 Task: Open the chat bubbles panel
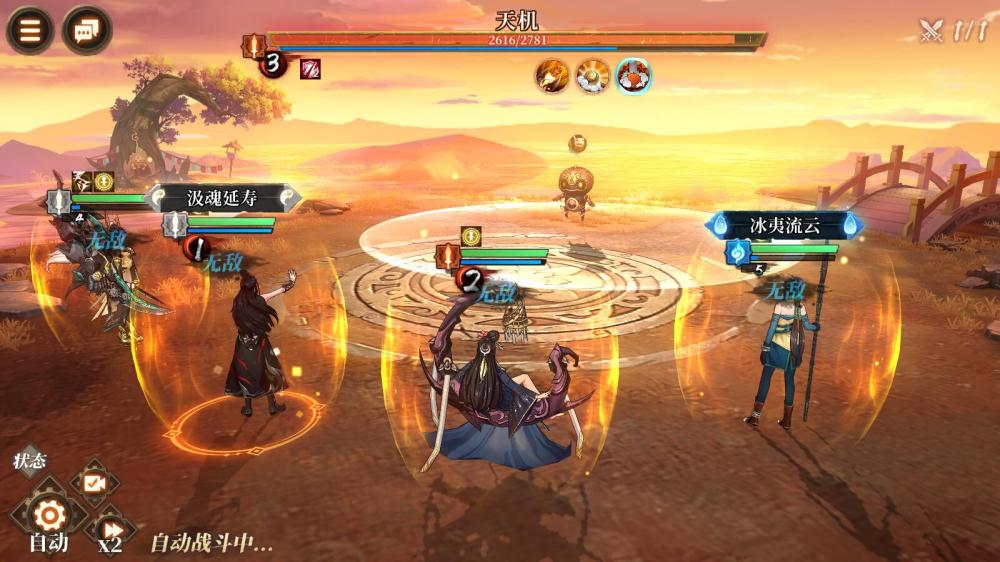pos(87,30)
